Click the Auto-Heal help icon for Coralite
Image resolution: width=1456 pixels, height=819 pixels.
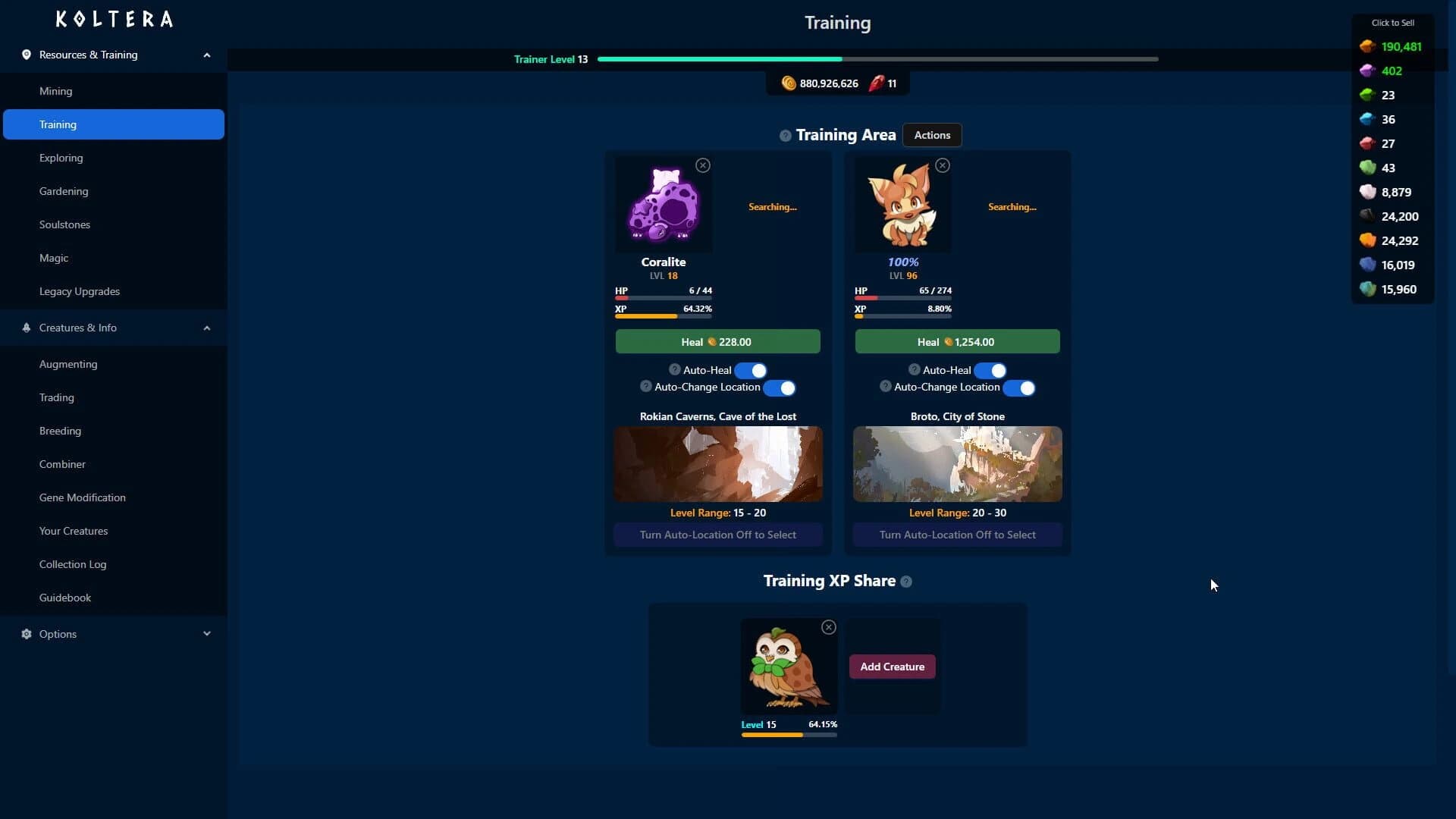[675, 369]
